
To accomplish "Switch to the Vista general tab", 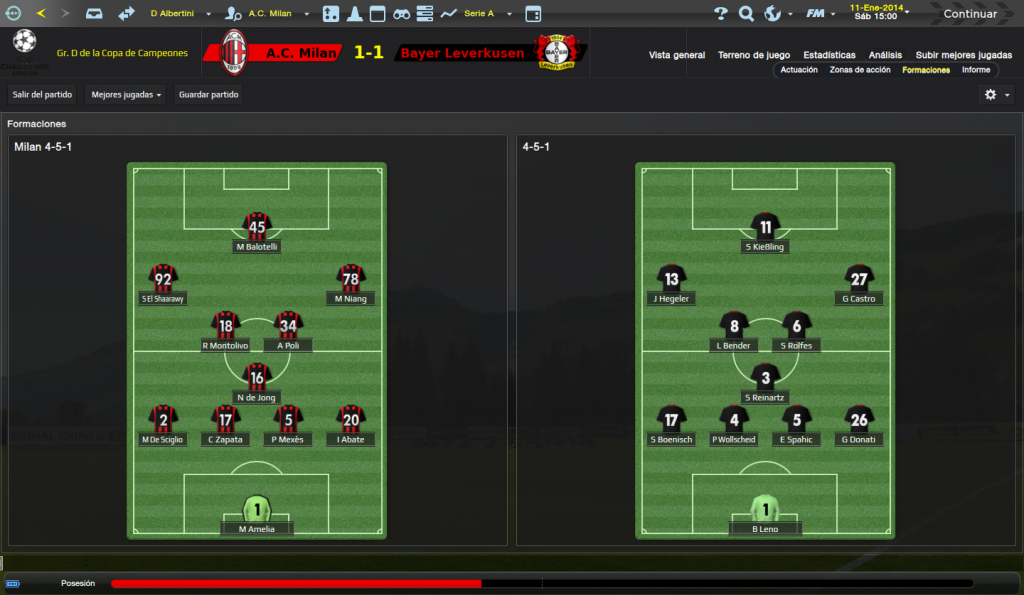I will click(x=676, y=55).
